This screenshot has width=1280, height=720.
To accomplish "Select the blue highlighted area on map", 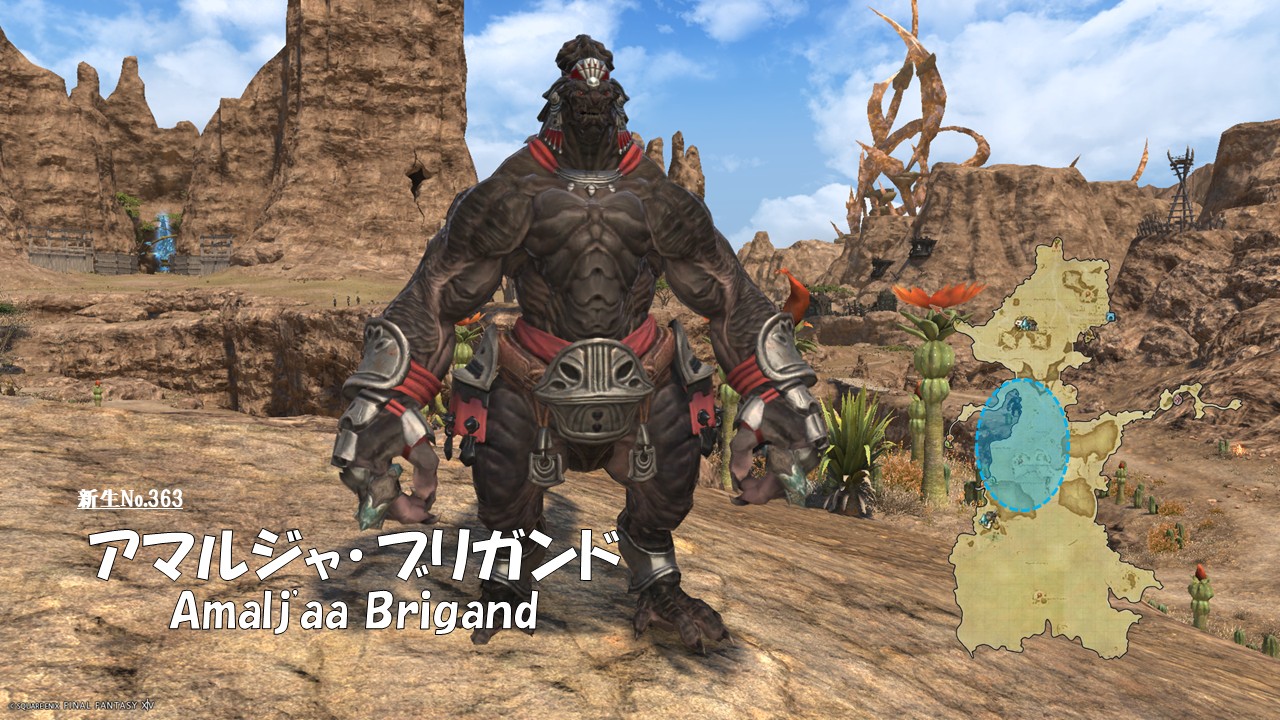I will [1021, 445].
